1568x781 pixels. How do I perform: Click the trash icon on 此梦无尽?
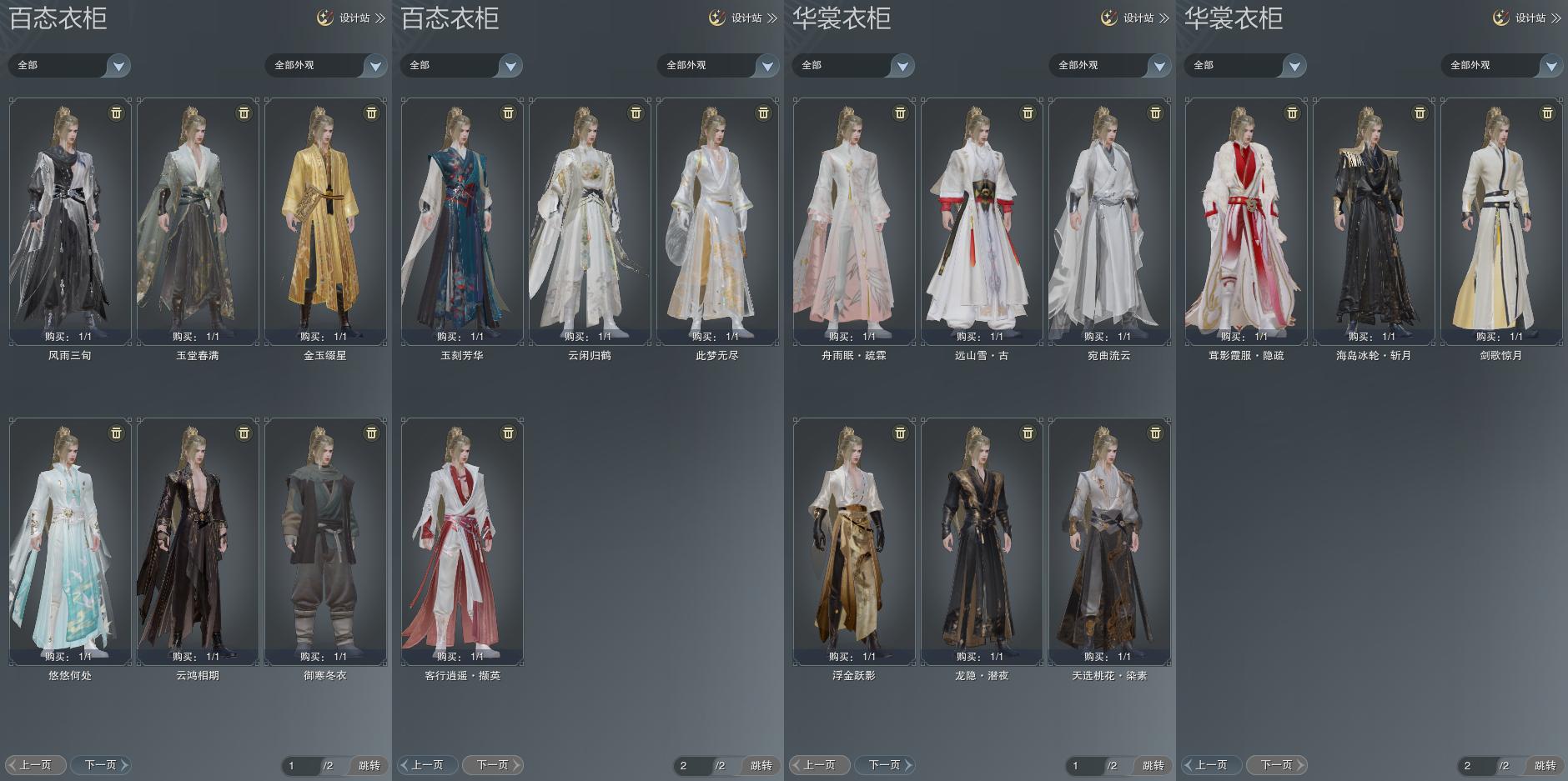tap(763, 113)
